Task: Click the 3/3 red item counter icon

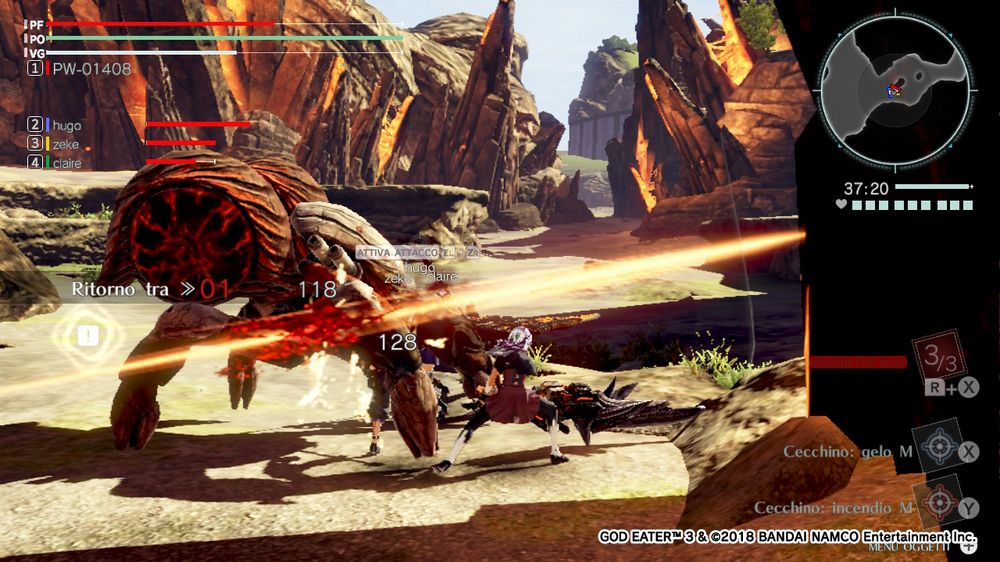Action: [937, 356]
